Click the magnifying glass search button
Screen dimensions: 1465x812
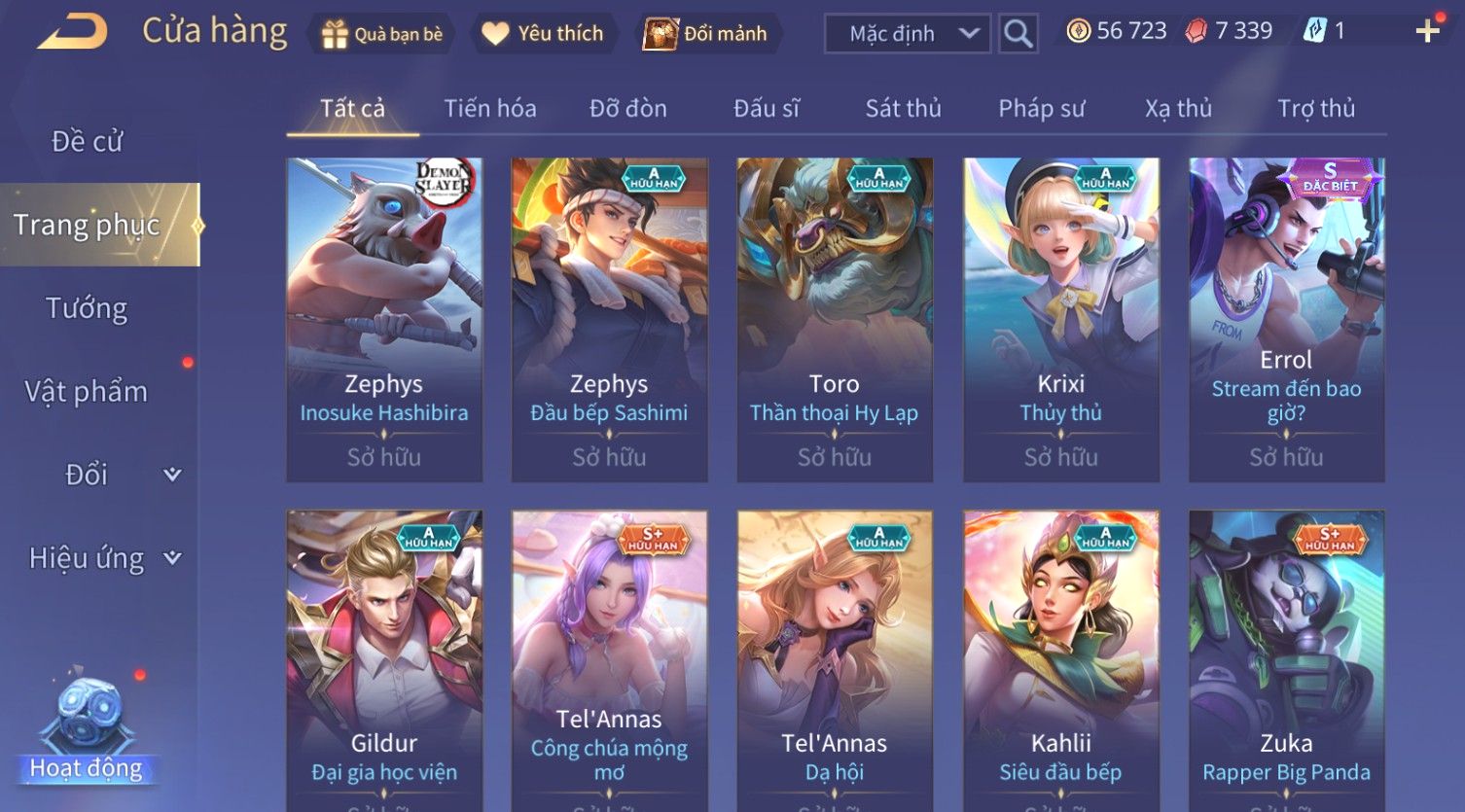tap(1018, 34)
